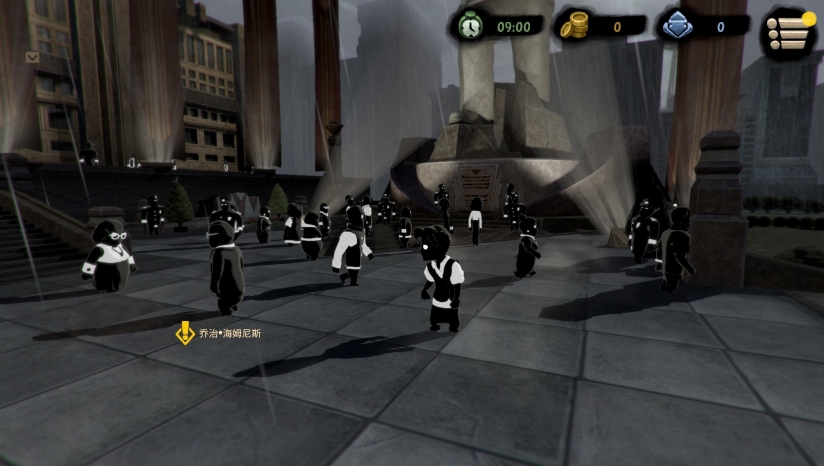Click the yellow arrow marker for 乔治•海姆尼斯
Screen dimensions: 824x466
(x=185, y=333)
